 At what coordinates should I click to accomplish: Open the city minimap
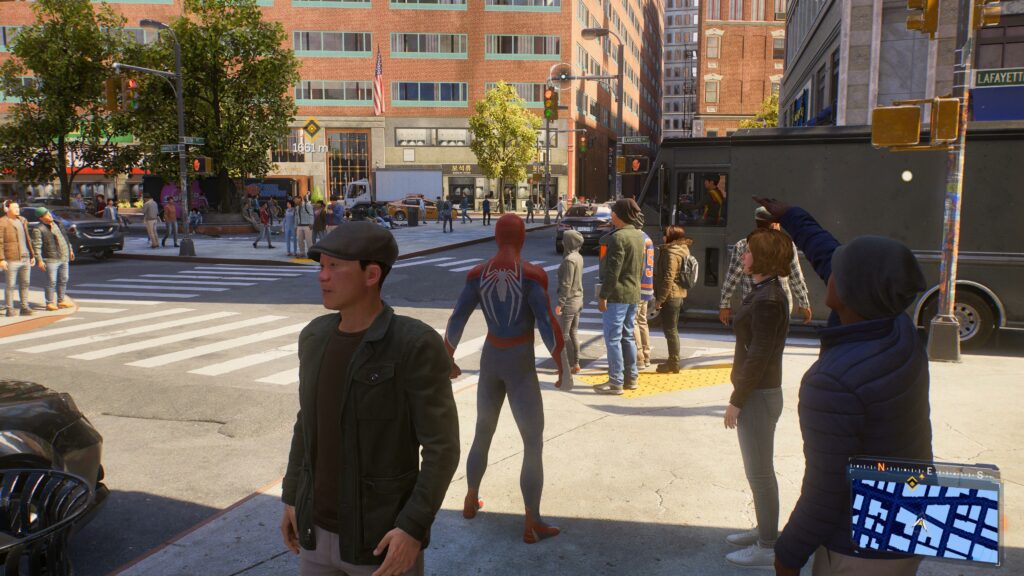[x=925, y=519]
